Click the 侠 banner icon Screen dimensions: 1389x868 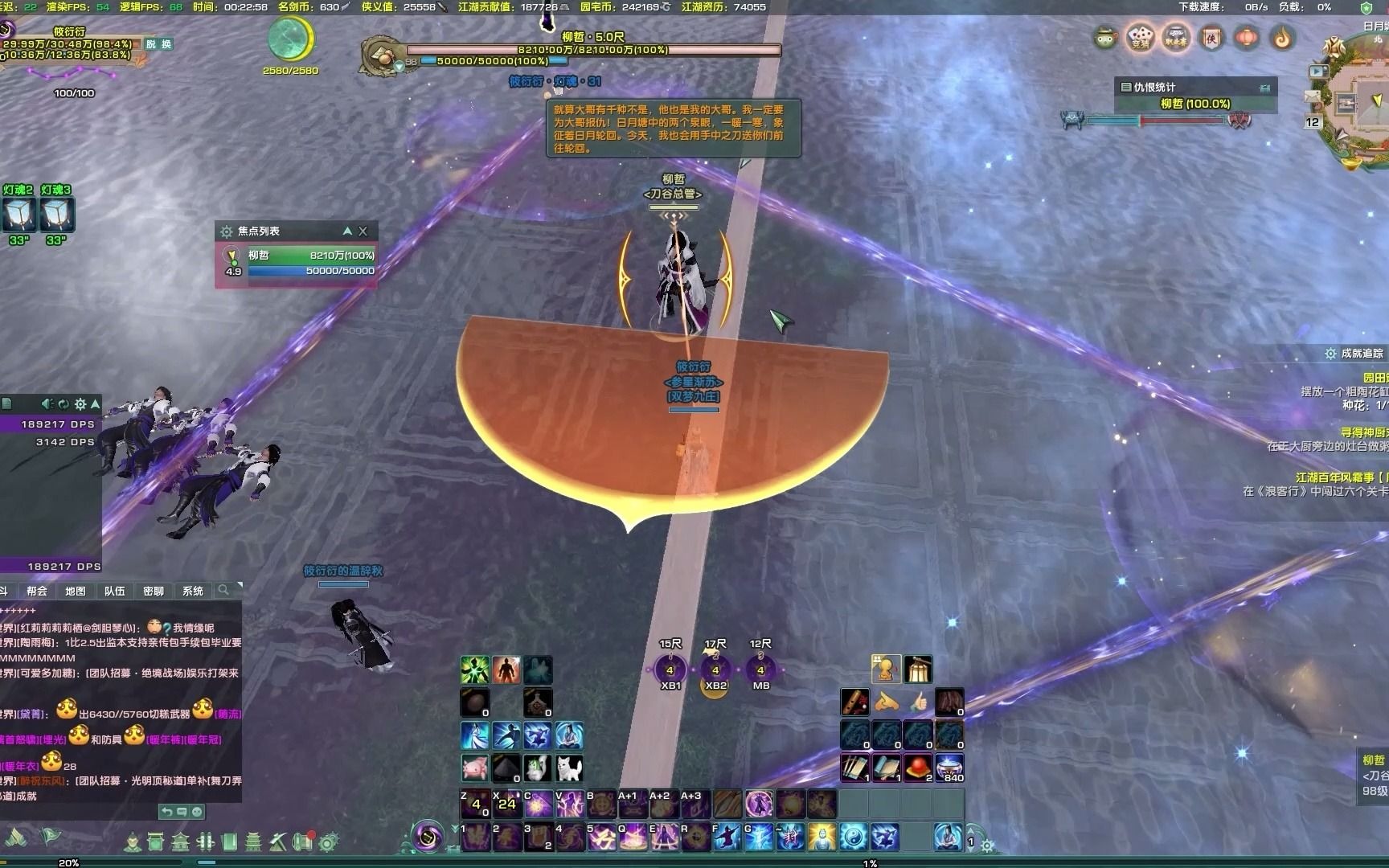[x=1211, y=38]
